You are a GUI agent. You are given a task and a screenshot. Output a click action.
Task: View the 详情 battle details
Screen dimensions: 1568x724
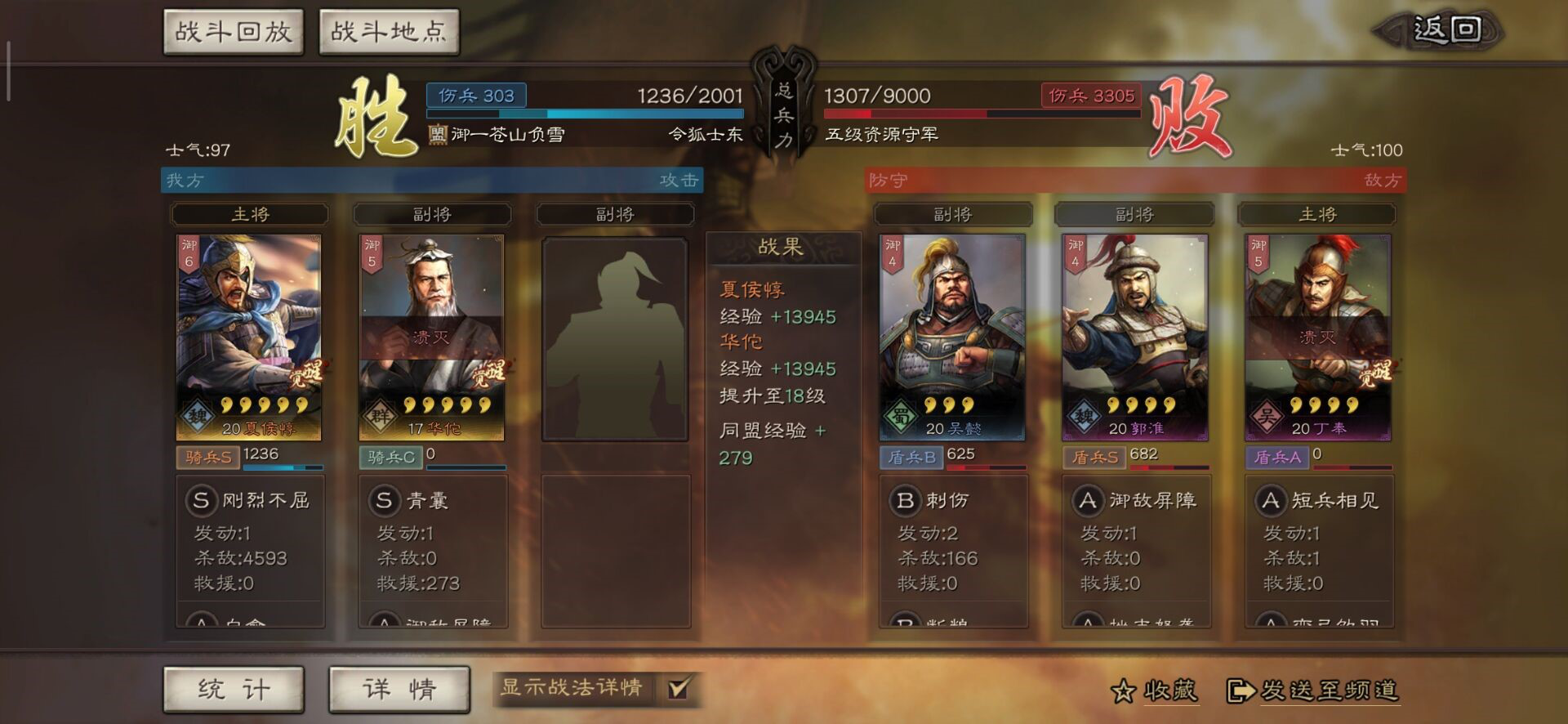pyautogui.click(x=399, y=690)
